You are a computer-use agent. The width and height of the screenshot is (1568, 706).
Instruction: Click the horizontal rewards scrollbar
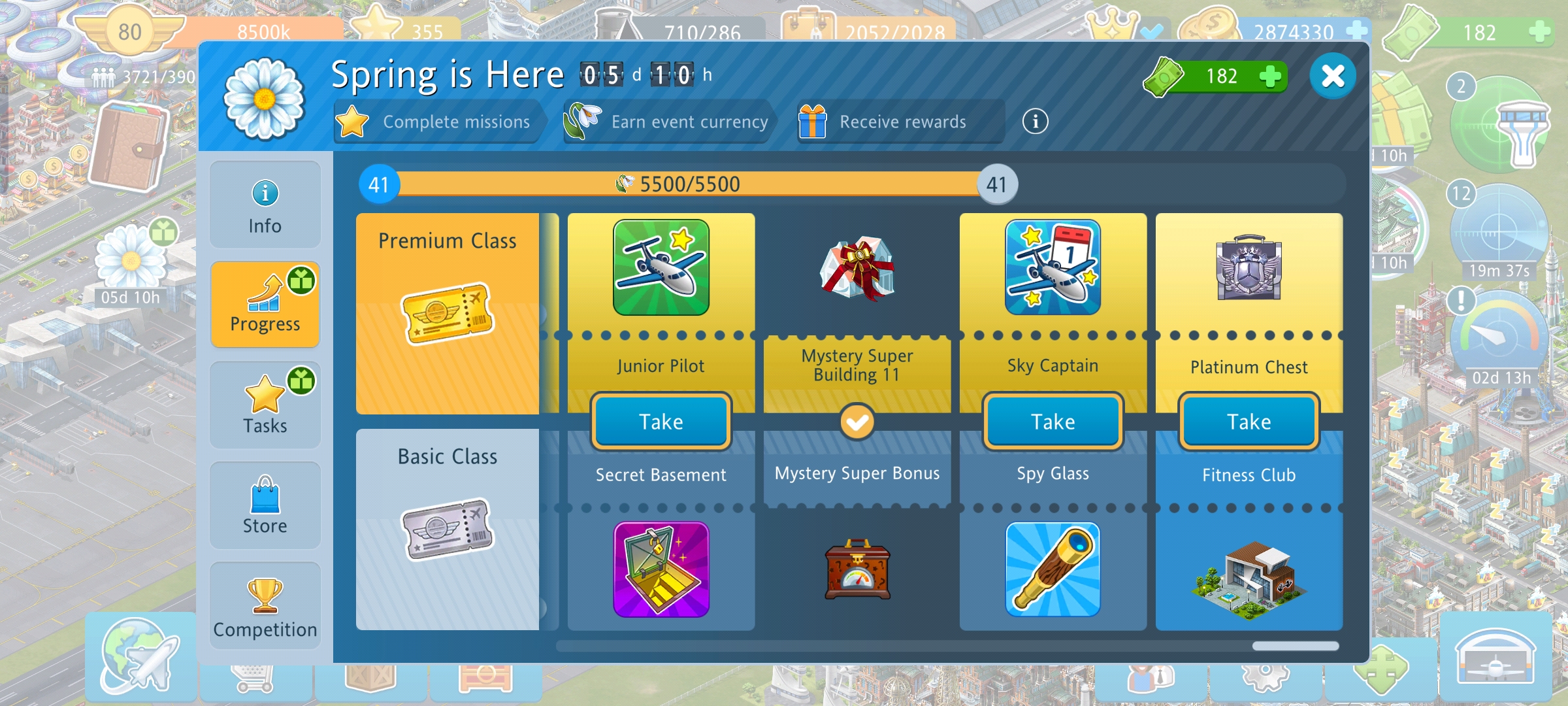coord(1295,646)
